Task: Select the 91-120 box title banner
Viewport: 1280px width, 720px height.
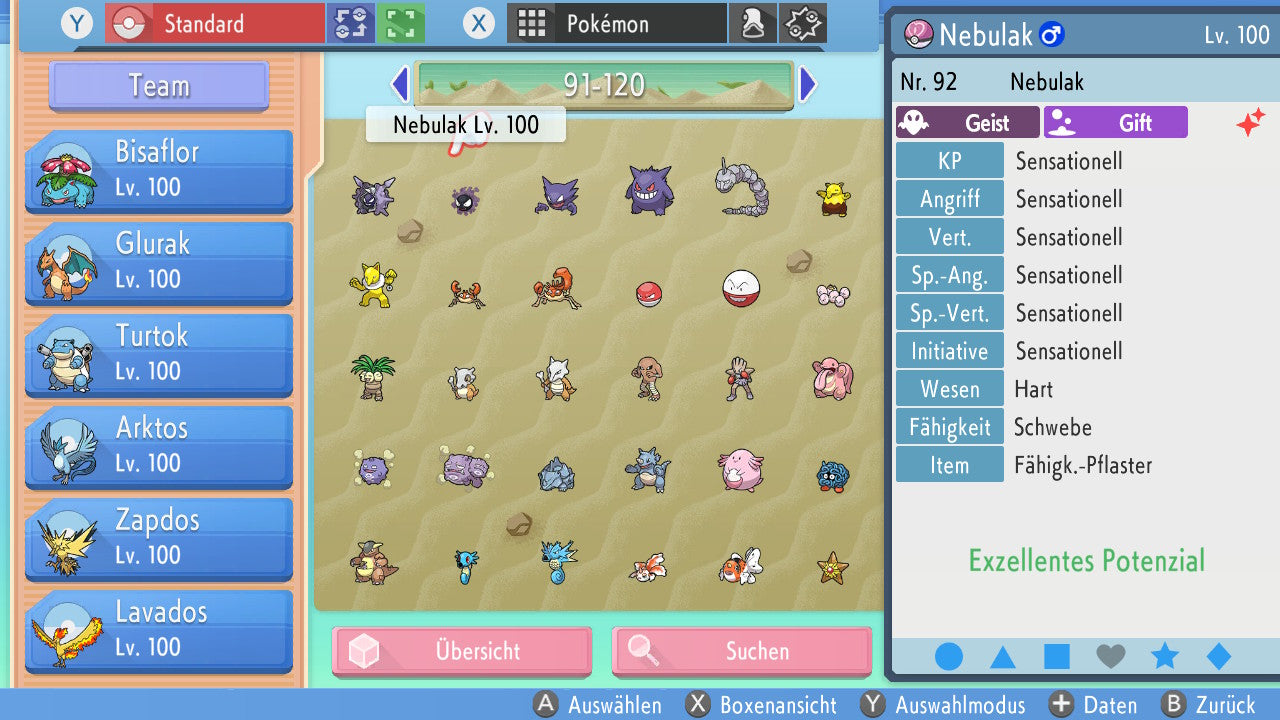Action: (602, 86)
